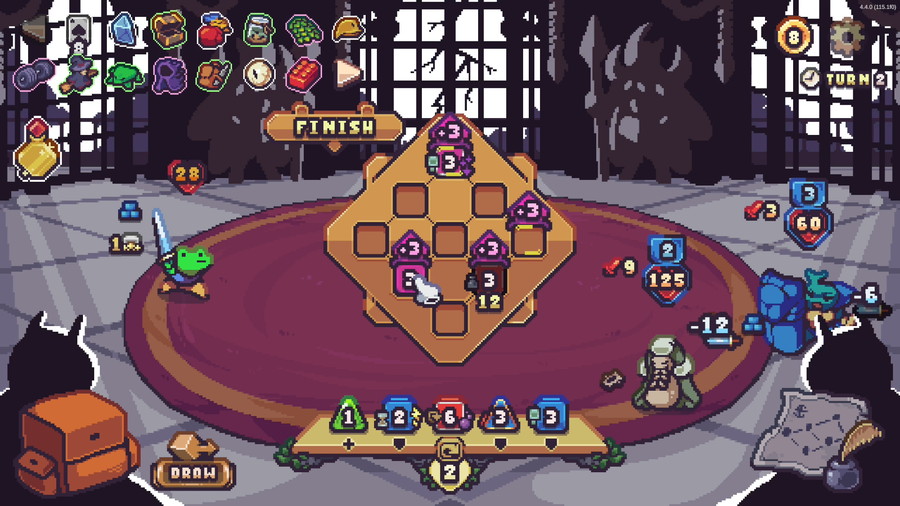This screenshot has width=900, height=506.
Task: Use the yellow potion bottle
Action: coord(36,152)
